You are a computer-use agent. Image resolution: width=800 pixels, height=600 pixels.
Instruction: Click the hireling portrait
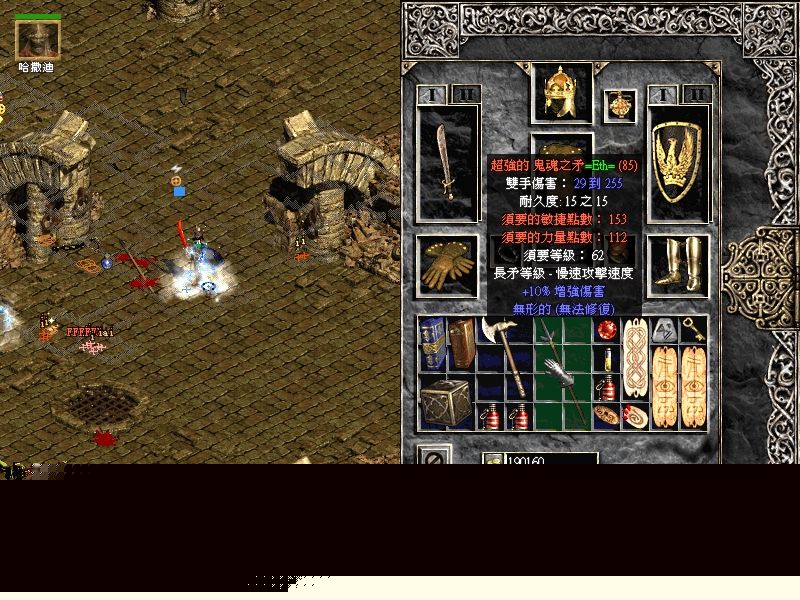(x=38, y=39)
